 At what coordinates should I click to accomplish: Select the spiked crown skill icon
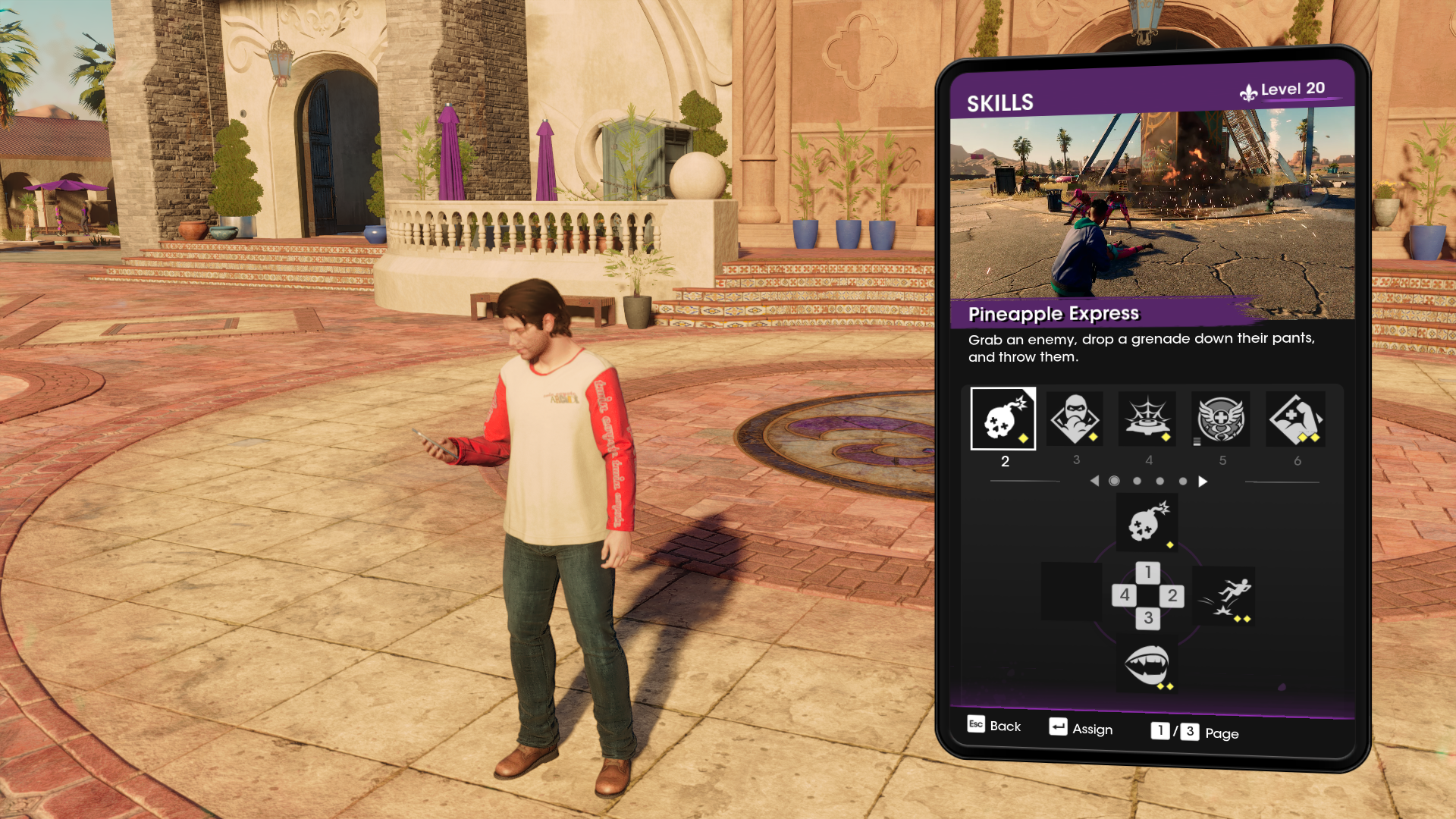pyautogui.click(x=1147, y=419)
